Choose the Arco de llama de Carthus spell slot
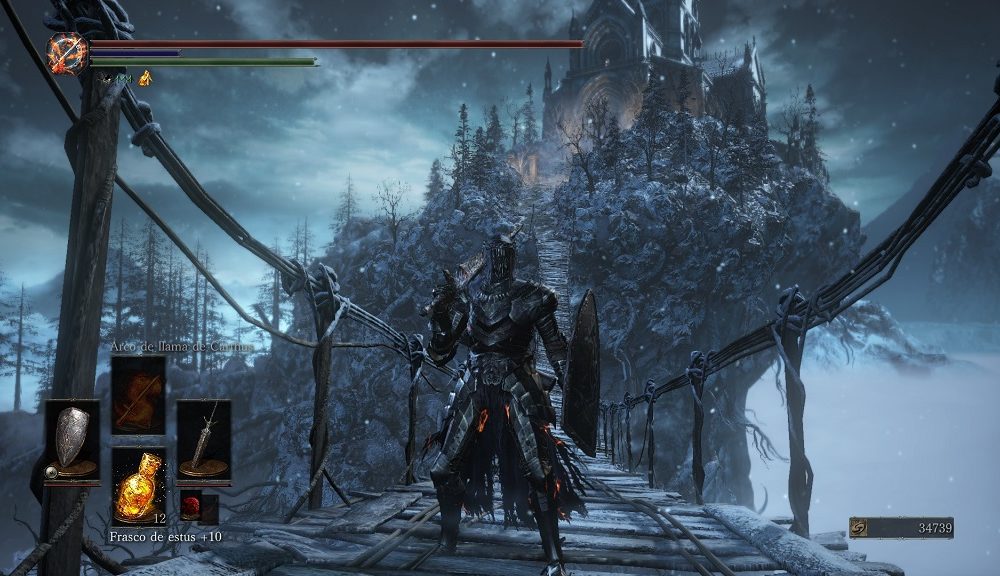This screenshot has width=1000, height=576. [x=138, y=394]
